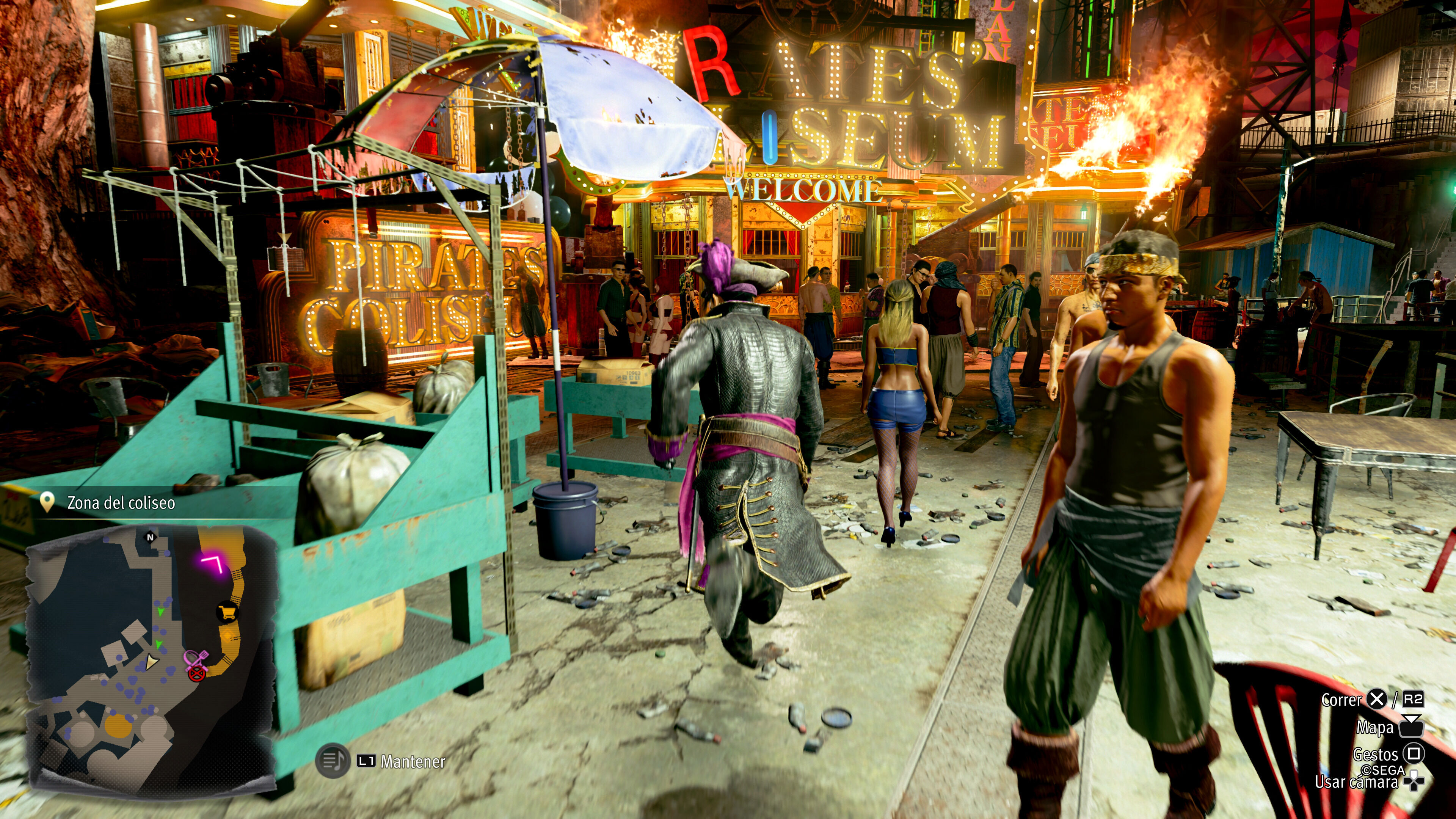Viewport: 1456px width, 819px height.
Task: Select the shopping cart marker on the minimap
Action: (227, 612)
